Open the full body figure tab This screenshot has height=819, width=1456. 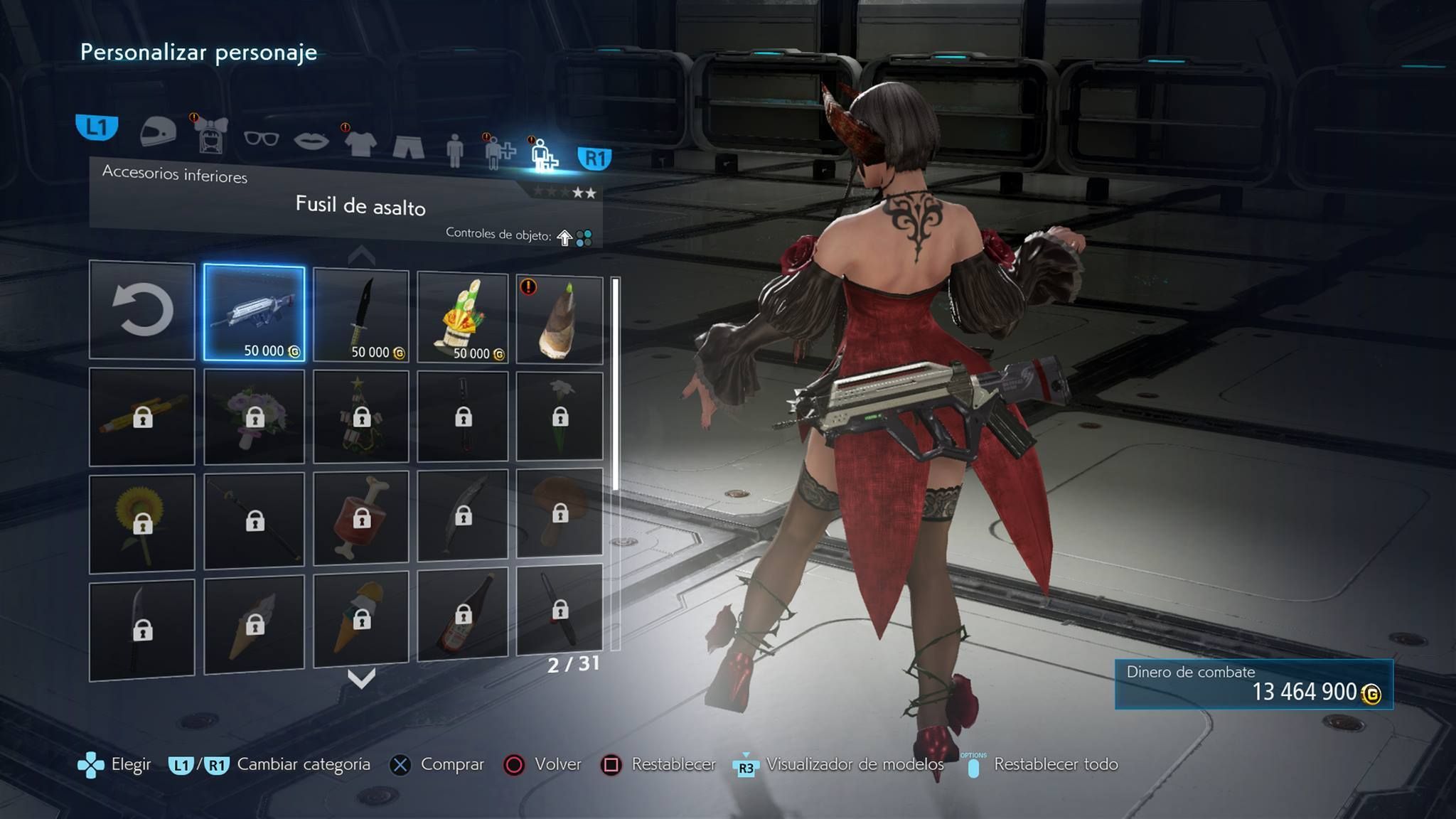click(455, 149)
